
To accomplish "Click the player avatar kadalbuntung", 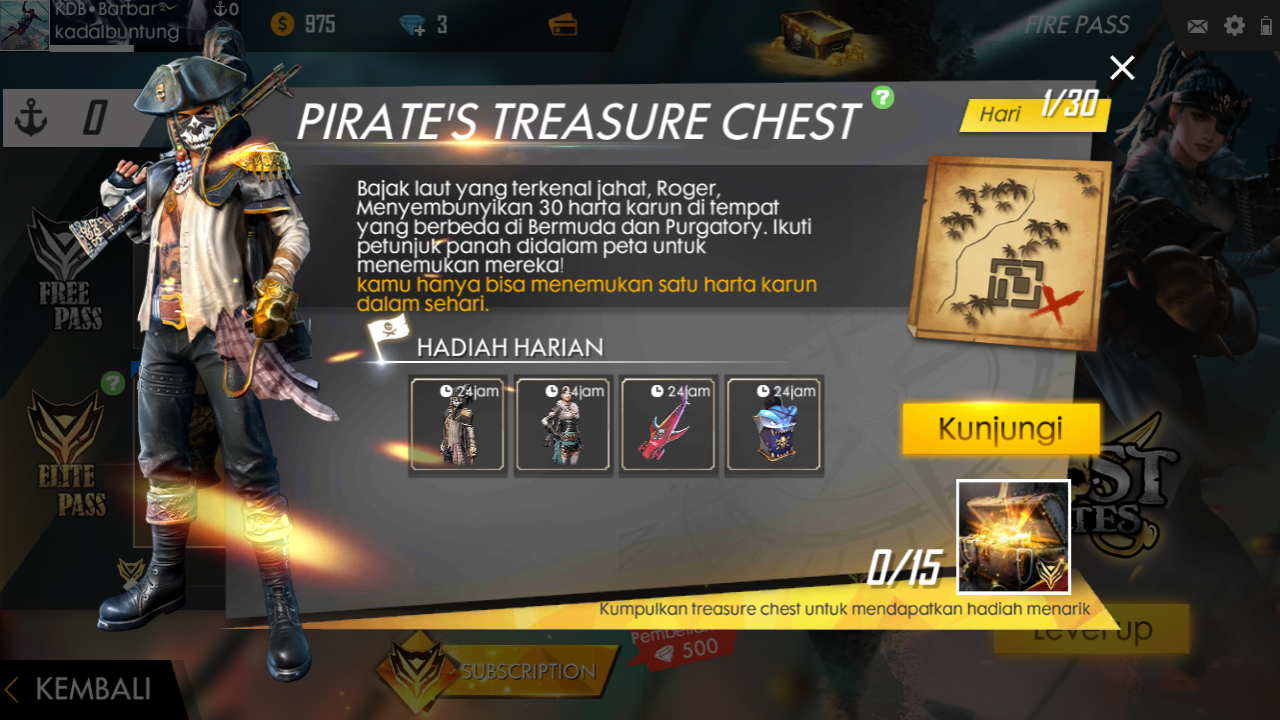I will point(25,25).
